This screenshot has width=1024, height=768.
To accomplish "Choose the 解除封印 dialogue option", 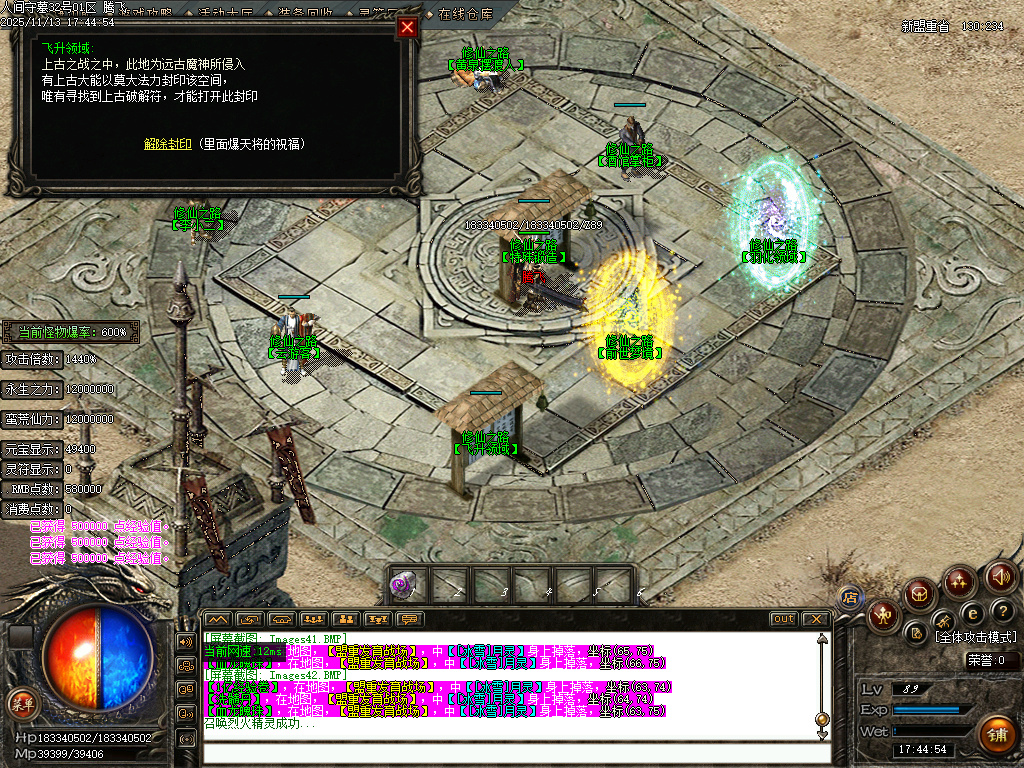I will pos(167,144).
